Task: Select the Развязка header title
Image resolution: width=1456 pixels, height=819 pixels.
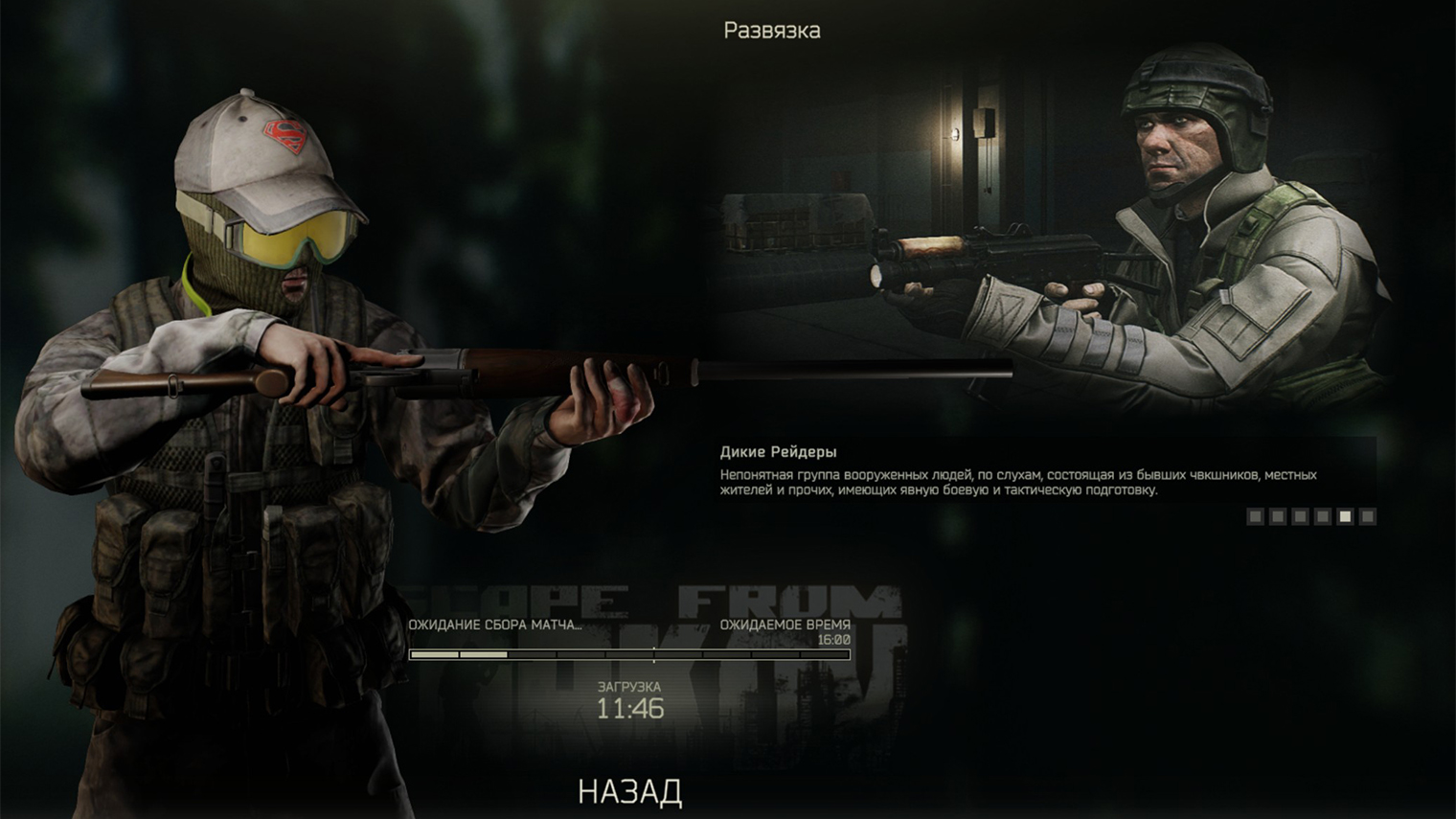Action: coord(771,30)
